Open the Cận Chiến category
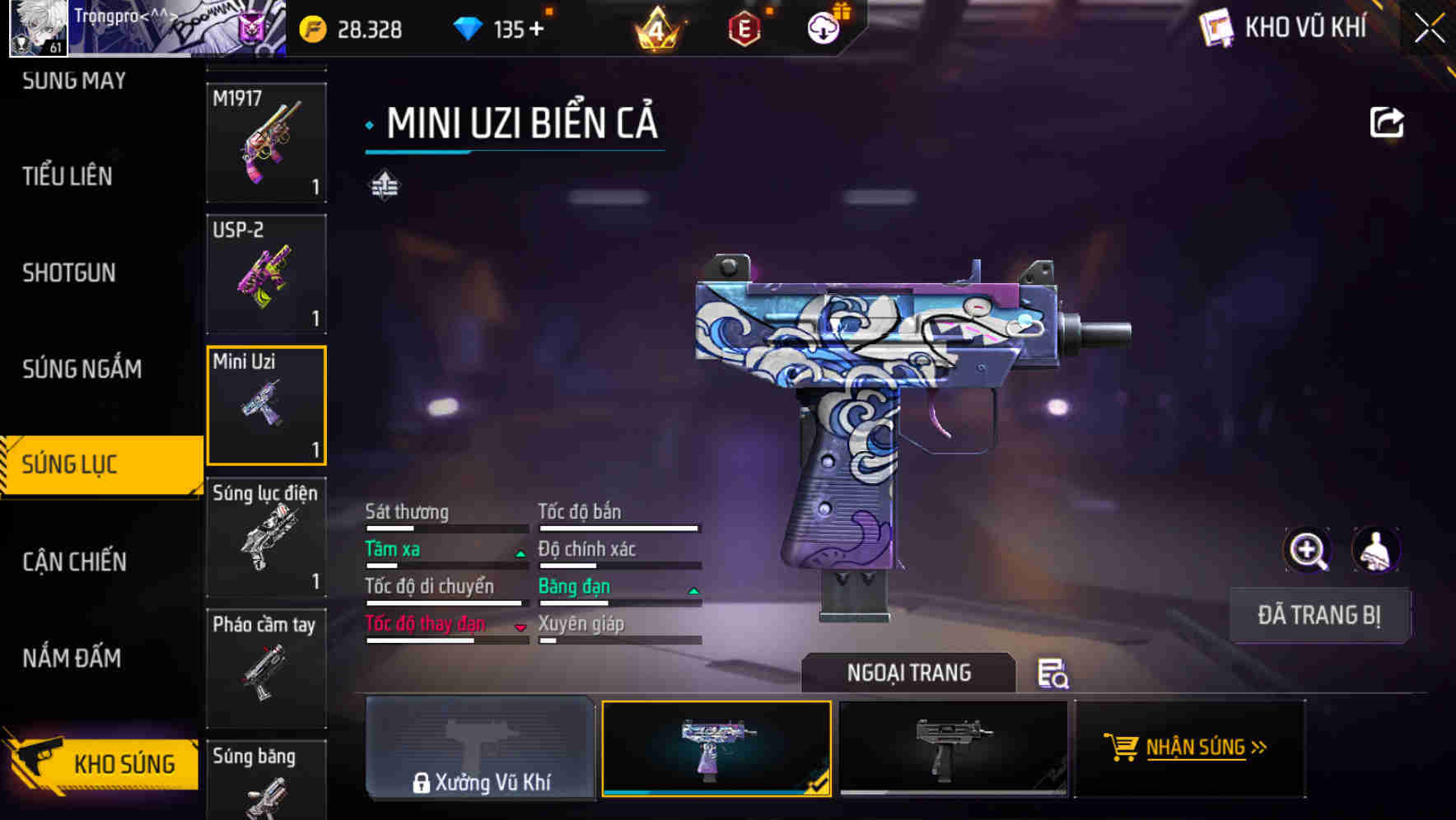Viewport: 1456px width, 820px height. click(x=75, y=561)
